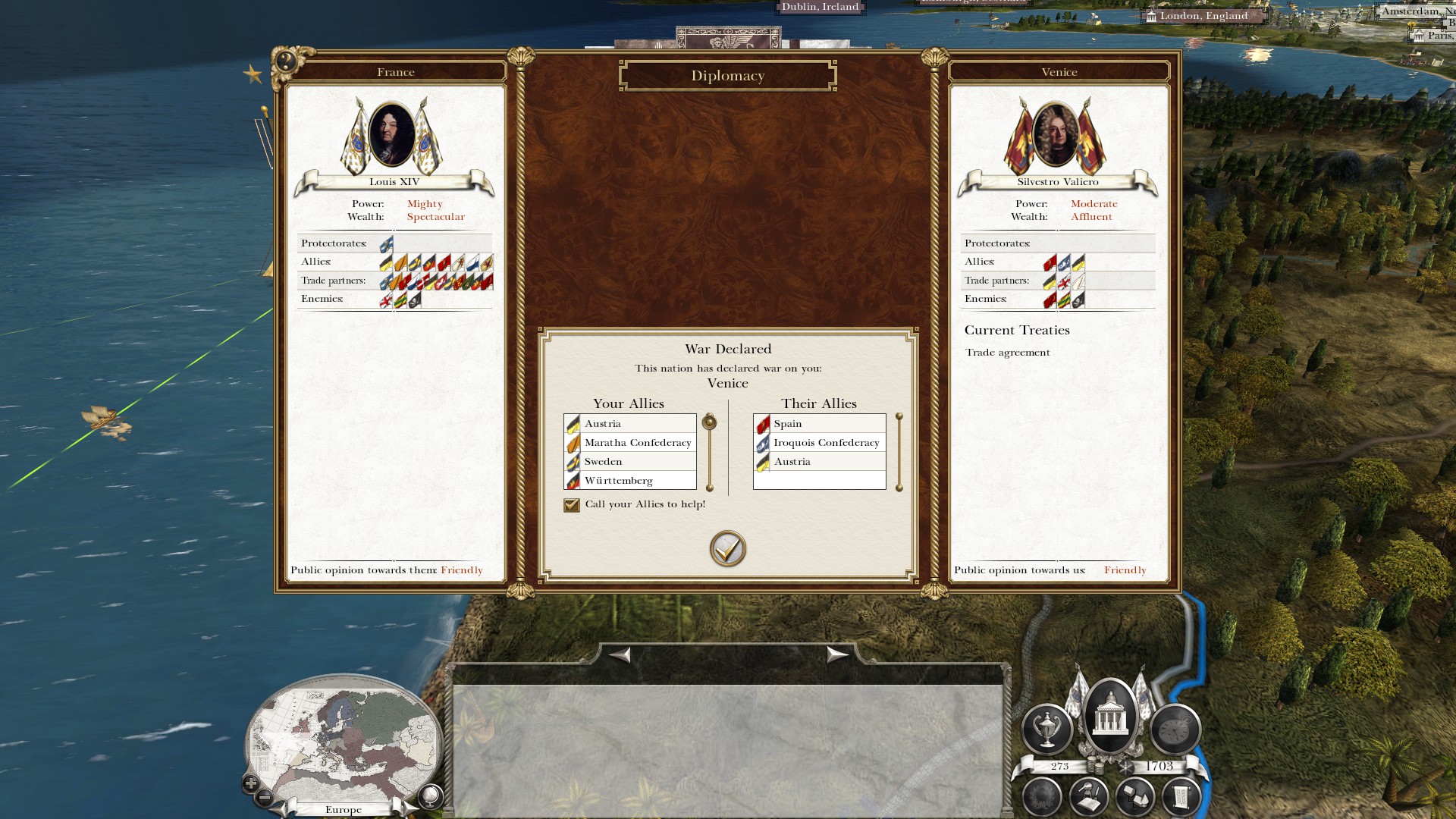Choose Iroquois Confederacy in Their Allies list

819,443
